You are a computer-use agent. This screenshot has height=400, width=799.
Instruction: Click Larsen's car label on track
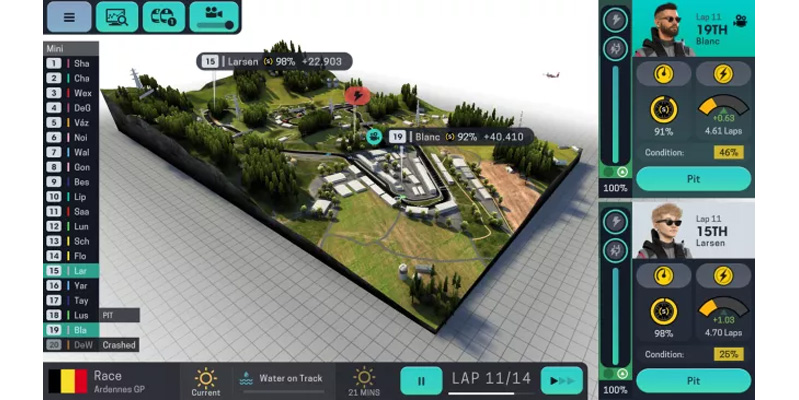coord(274,61)
